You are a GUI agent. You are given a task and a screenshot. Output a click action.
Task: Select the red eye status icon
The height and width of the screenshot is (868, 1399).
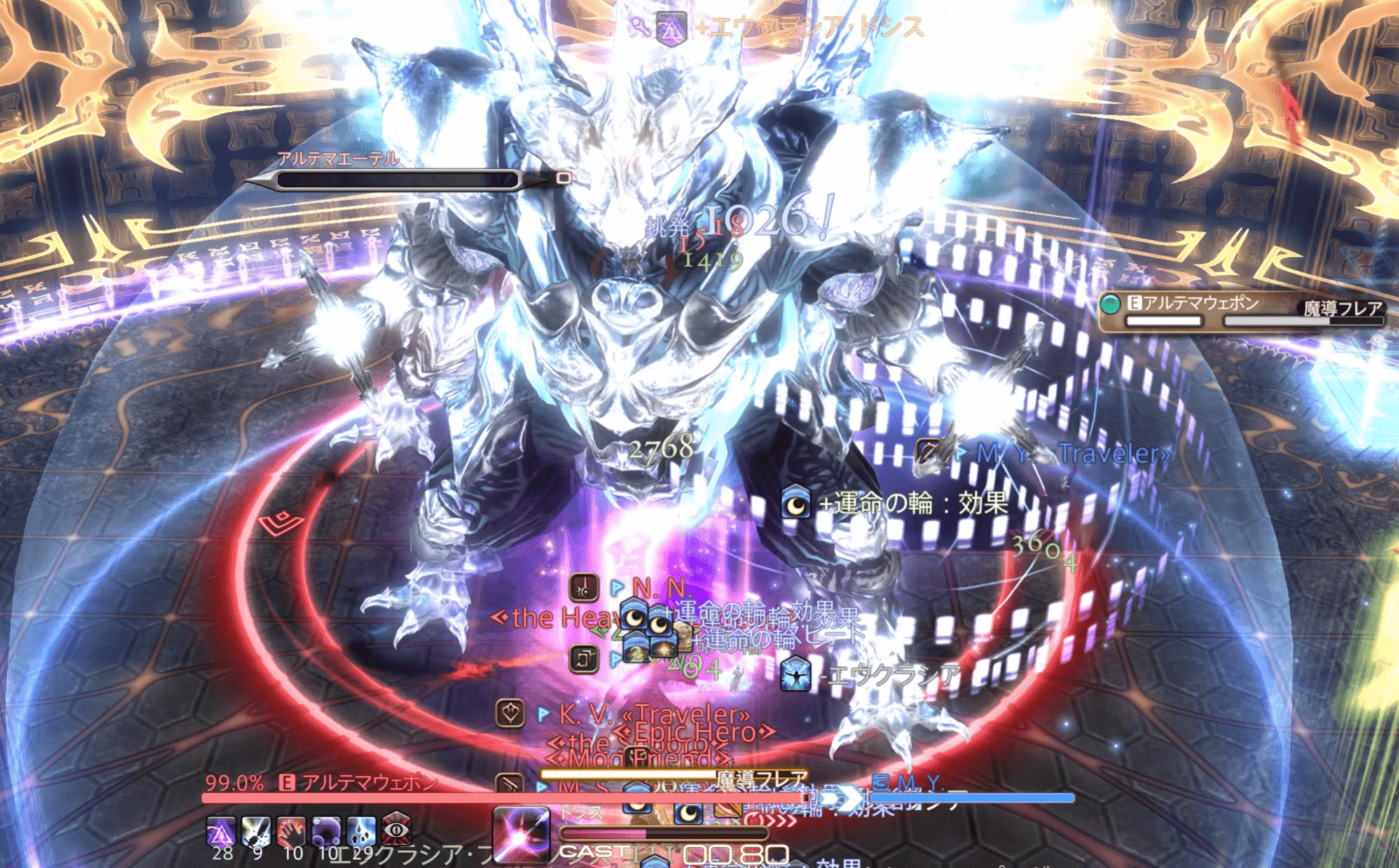397,831
